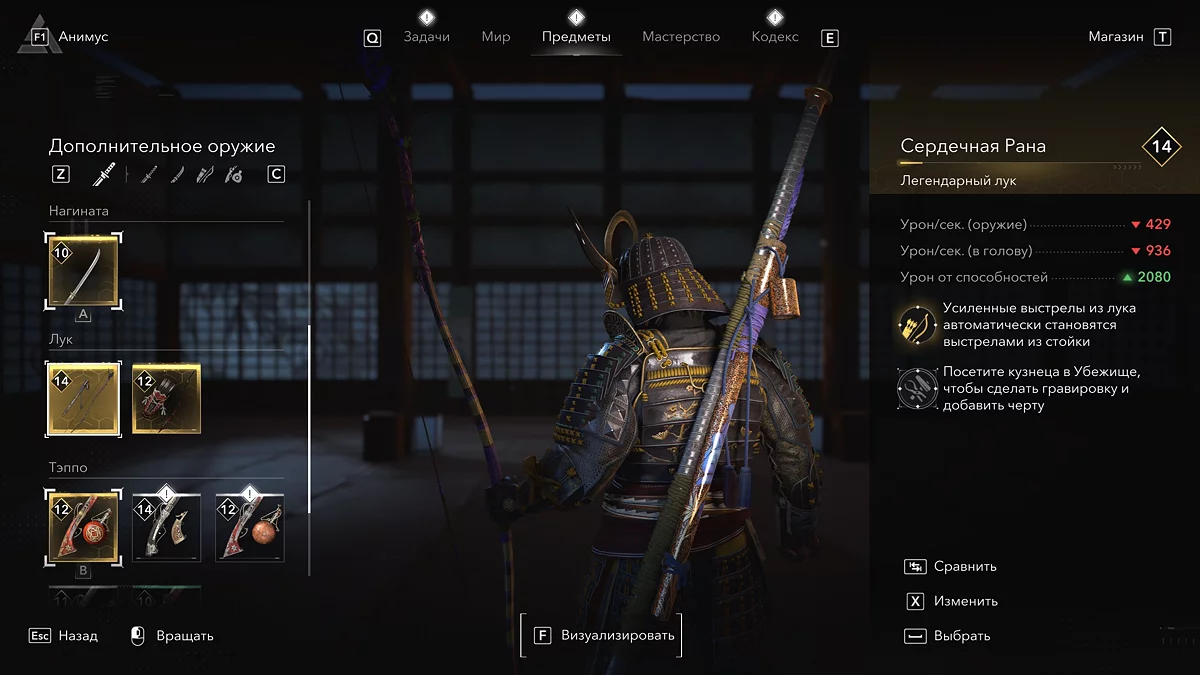
Task: Open the Анимус menu
Action: pos(70,37)
